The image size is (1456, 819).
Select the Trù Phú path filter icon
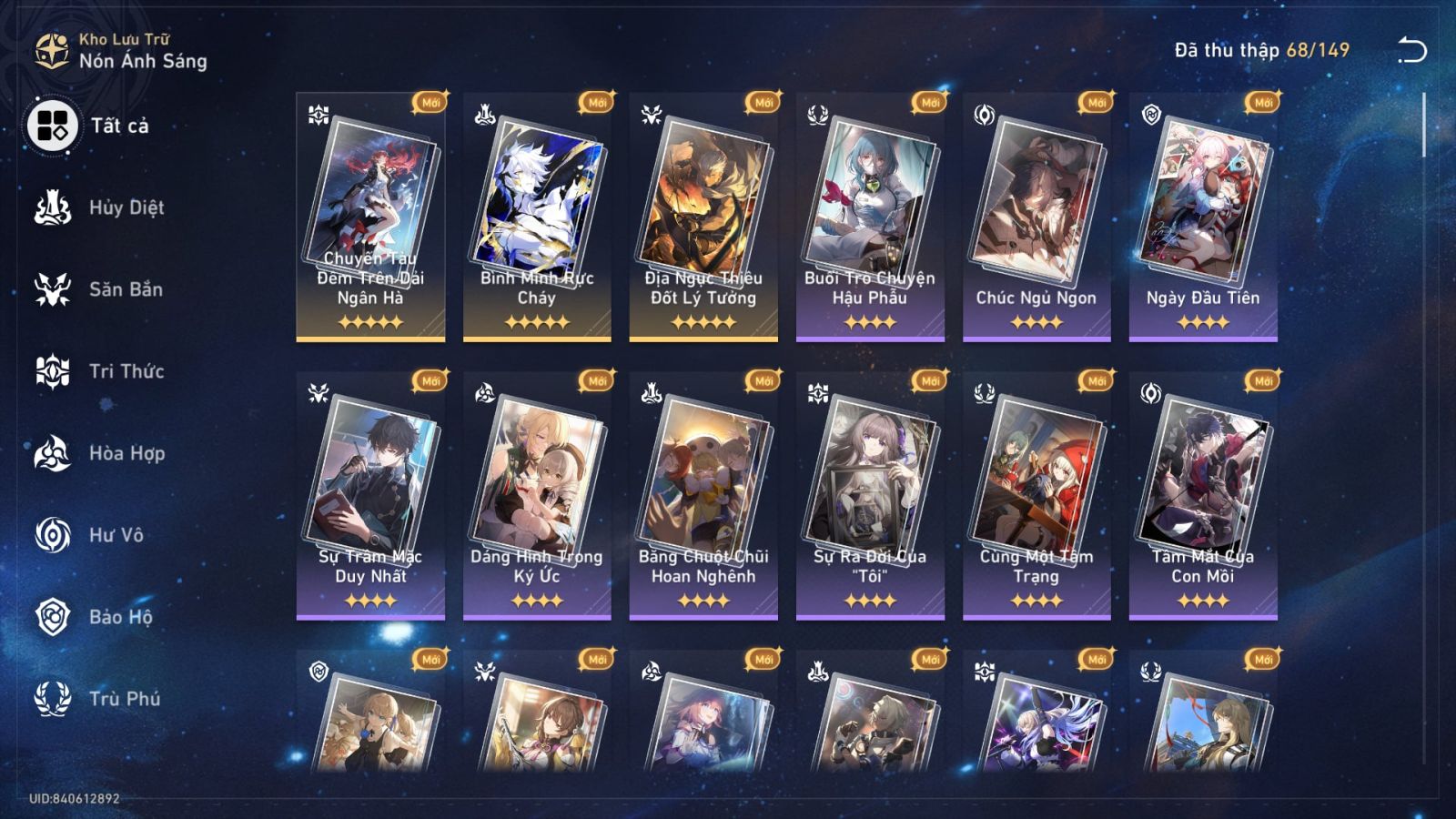[52, 699]
